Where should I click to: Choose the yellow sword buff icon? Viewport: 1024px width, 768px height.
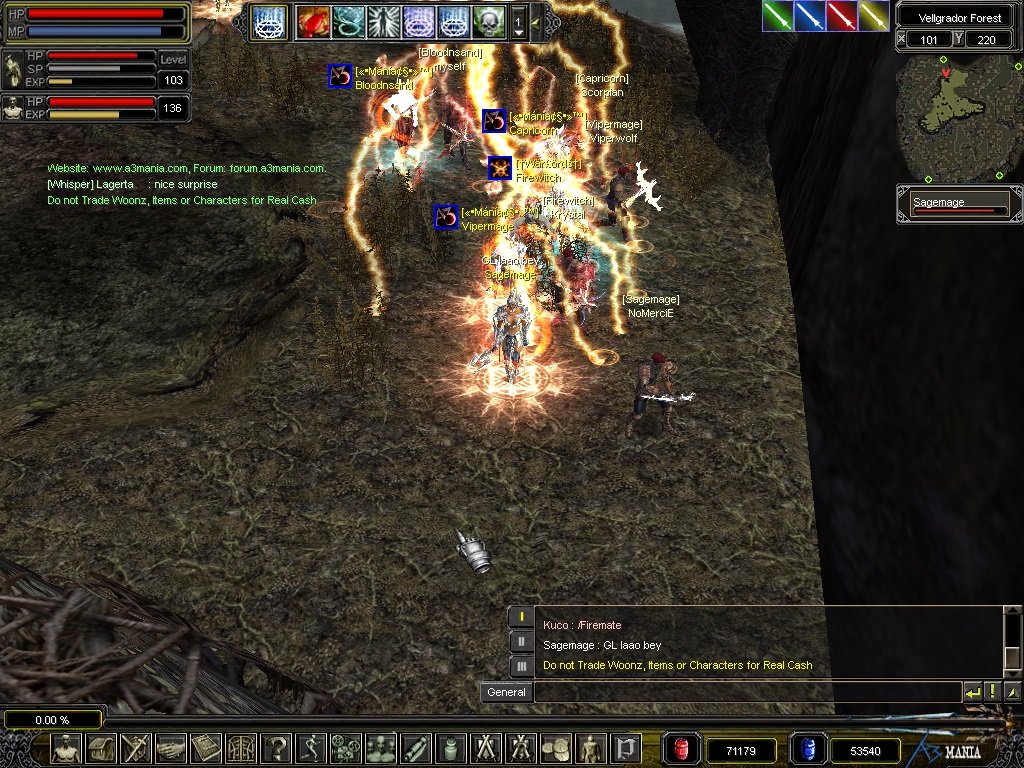[873, 16]
